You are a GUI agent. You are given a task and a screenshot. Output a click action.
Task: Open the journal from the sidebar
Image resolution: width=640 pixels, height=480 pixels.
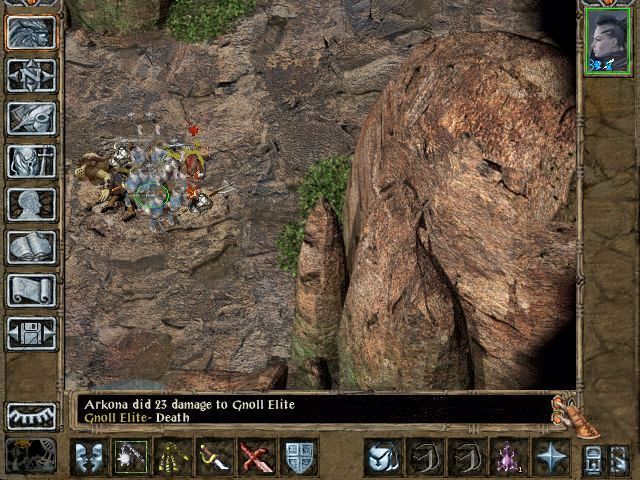tap(31, 118)
